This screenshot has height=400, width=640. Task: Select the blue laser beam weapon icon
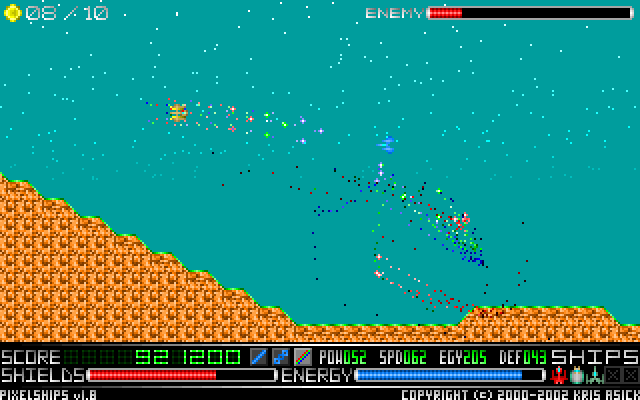[259, 356]
